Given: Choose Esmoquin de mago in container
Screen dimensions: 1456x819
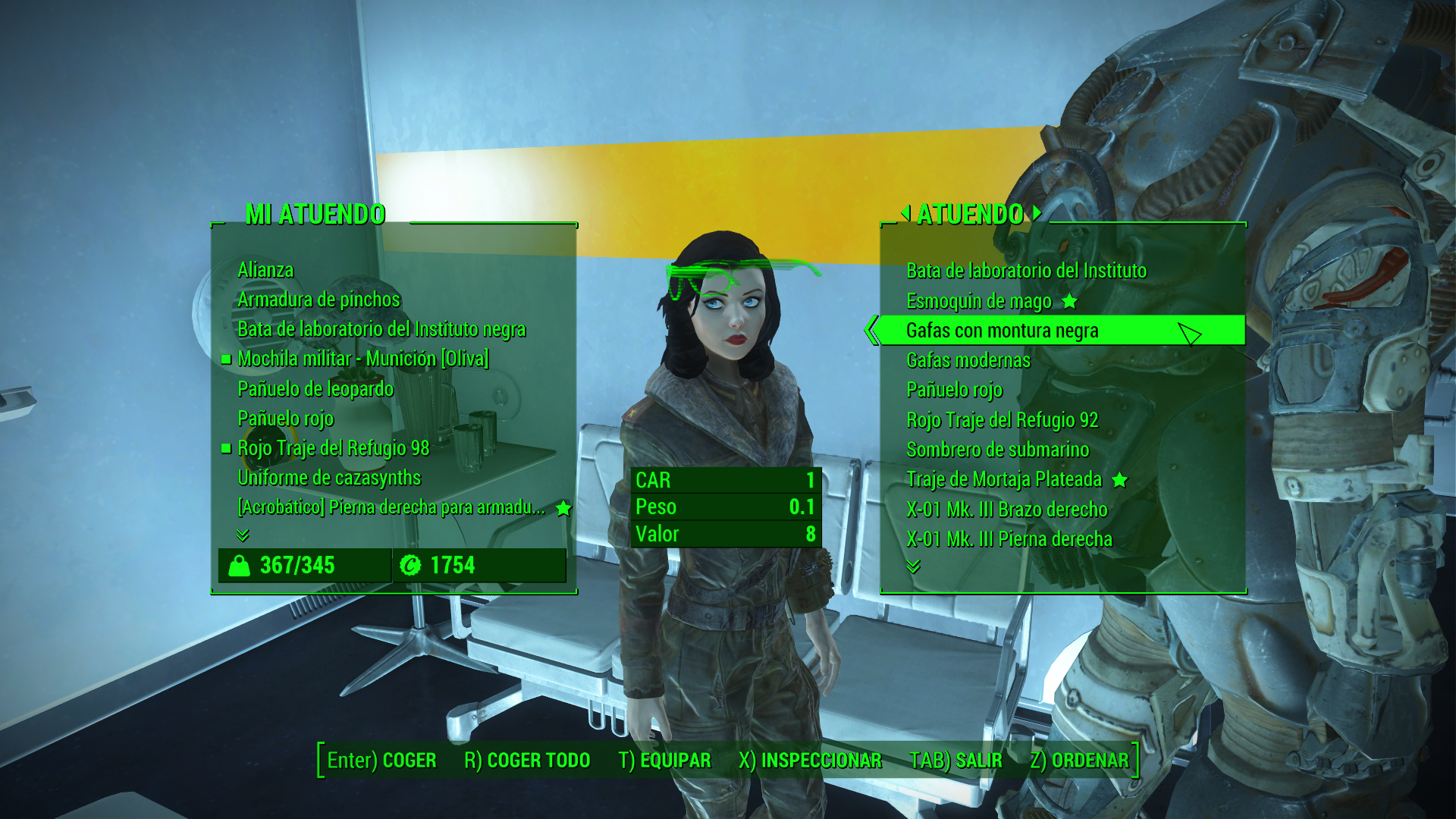Looking at the screenshot, I should coord(979,301).
